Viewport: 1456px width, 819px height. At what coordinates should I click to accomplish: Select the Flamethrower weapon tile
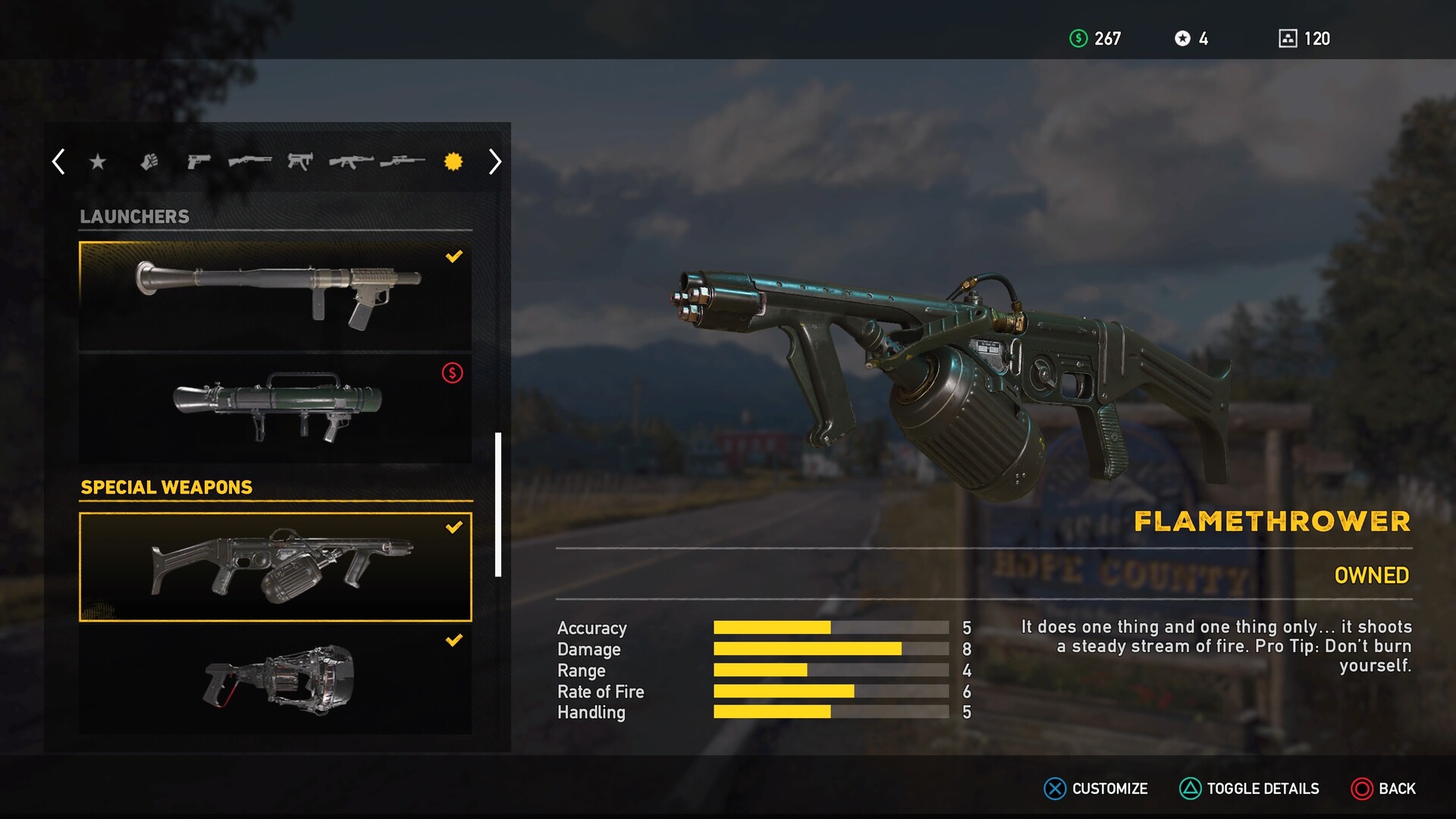point(275,567)
